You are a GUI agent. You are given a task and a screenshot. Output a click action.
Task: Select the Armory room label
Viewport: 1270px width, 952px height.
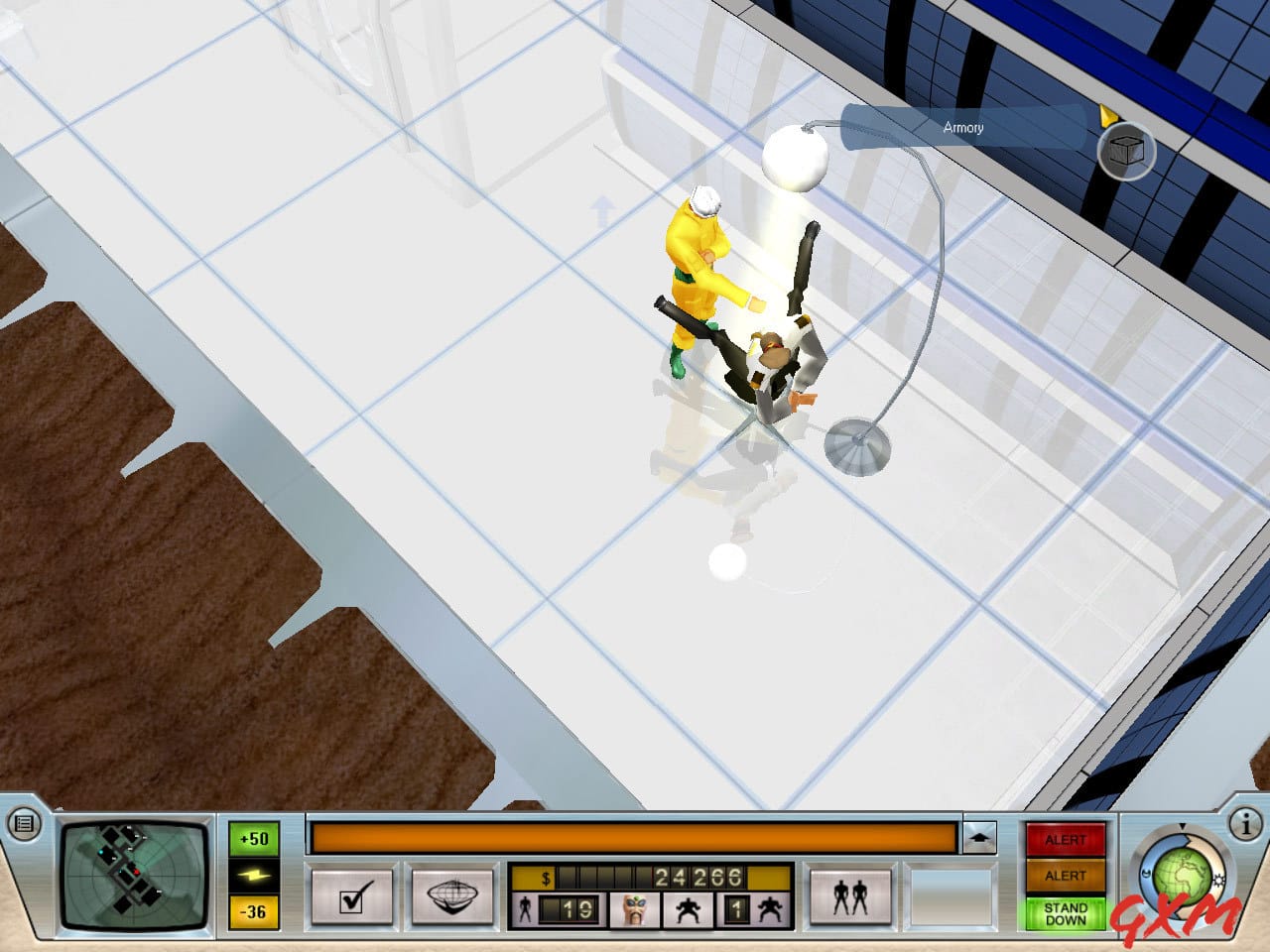(961, 128)
